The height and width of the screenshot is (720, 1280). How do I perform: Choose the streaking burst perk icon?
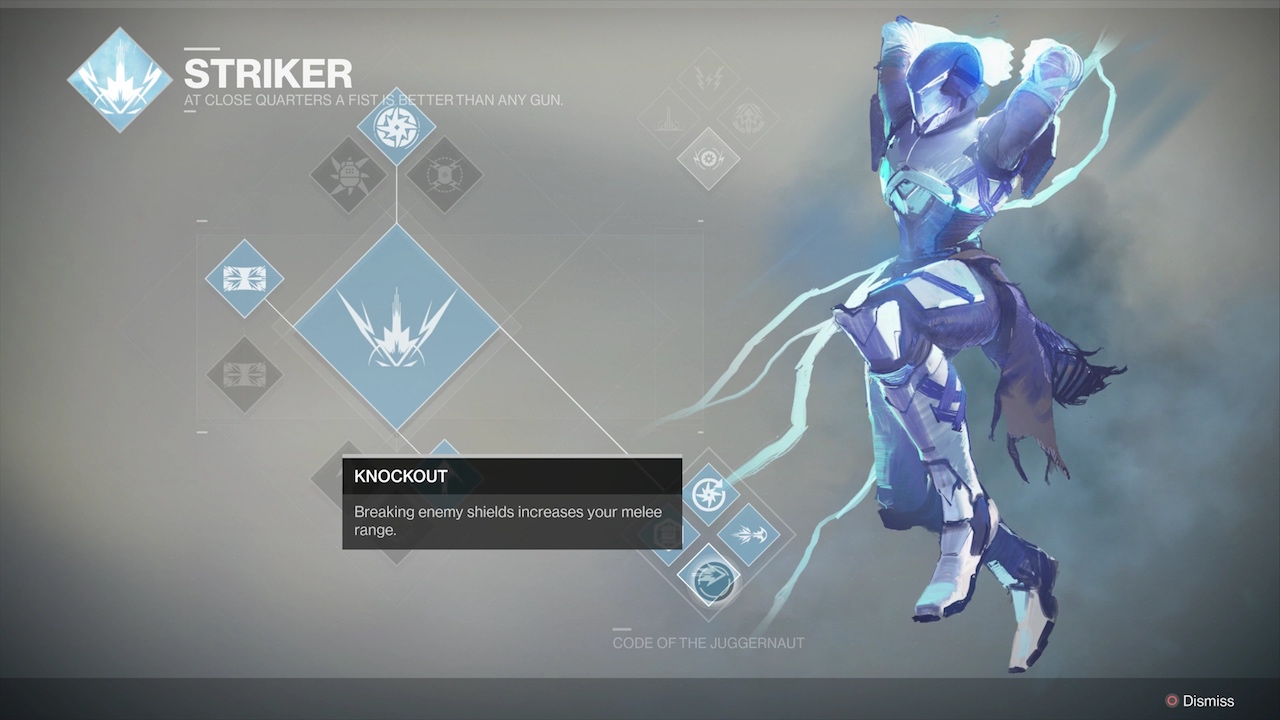(749, 534)
